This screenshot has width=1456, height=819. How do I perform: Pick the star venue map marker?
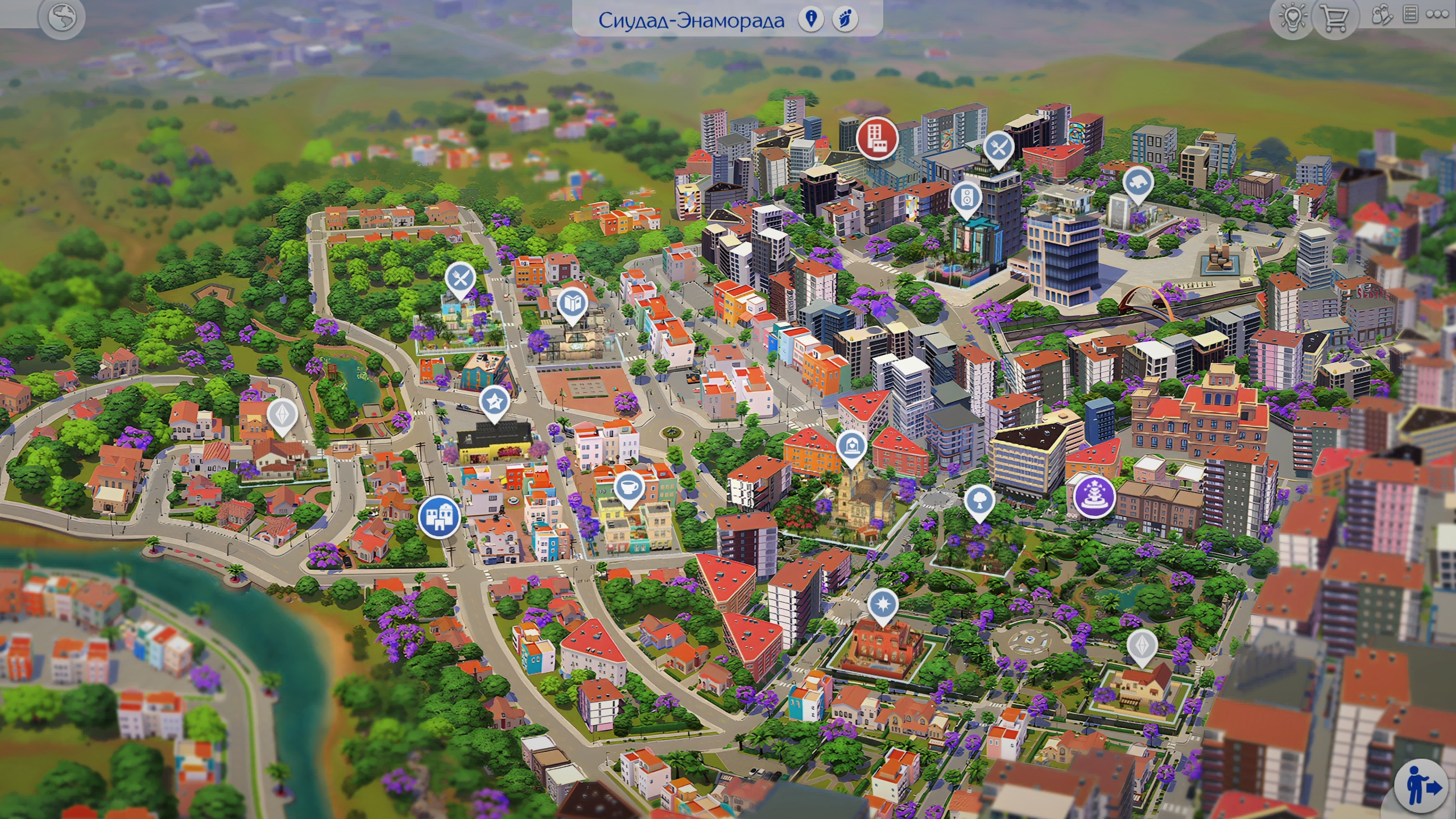(x=494, y=402)
